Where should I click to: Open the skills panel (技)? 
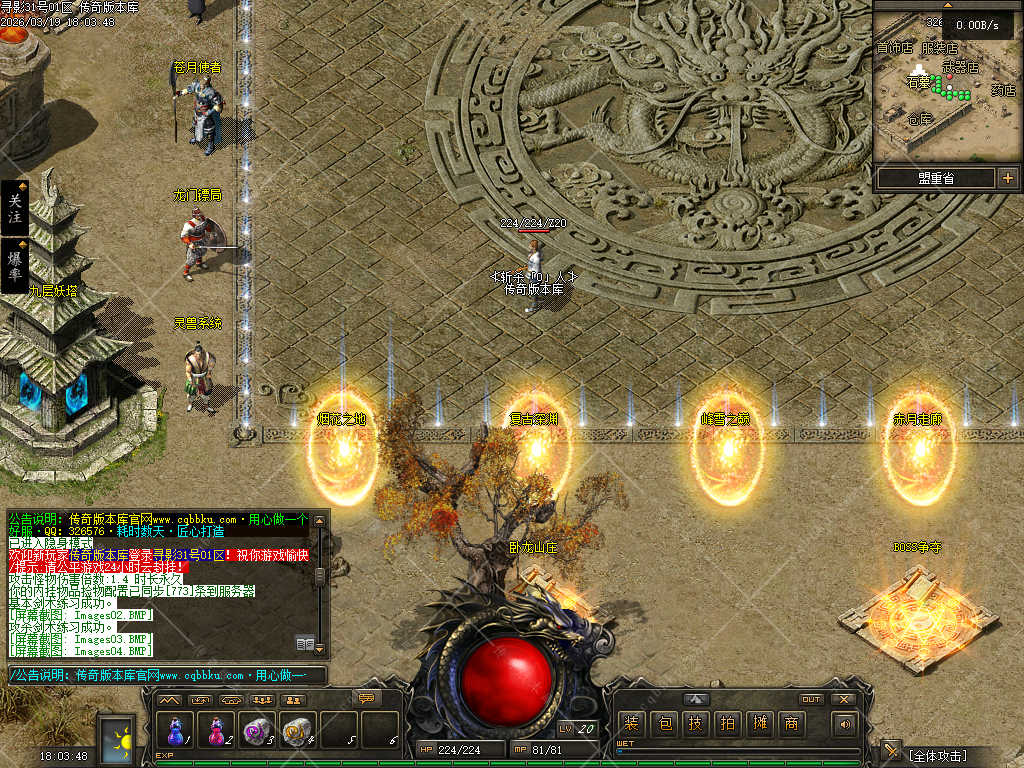click(x=695, y=724)
